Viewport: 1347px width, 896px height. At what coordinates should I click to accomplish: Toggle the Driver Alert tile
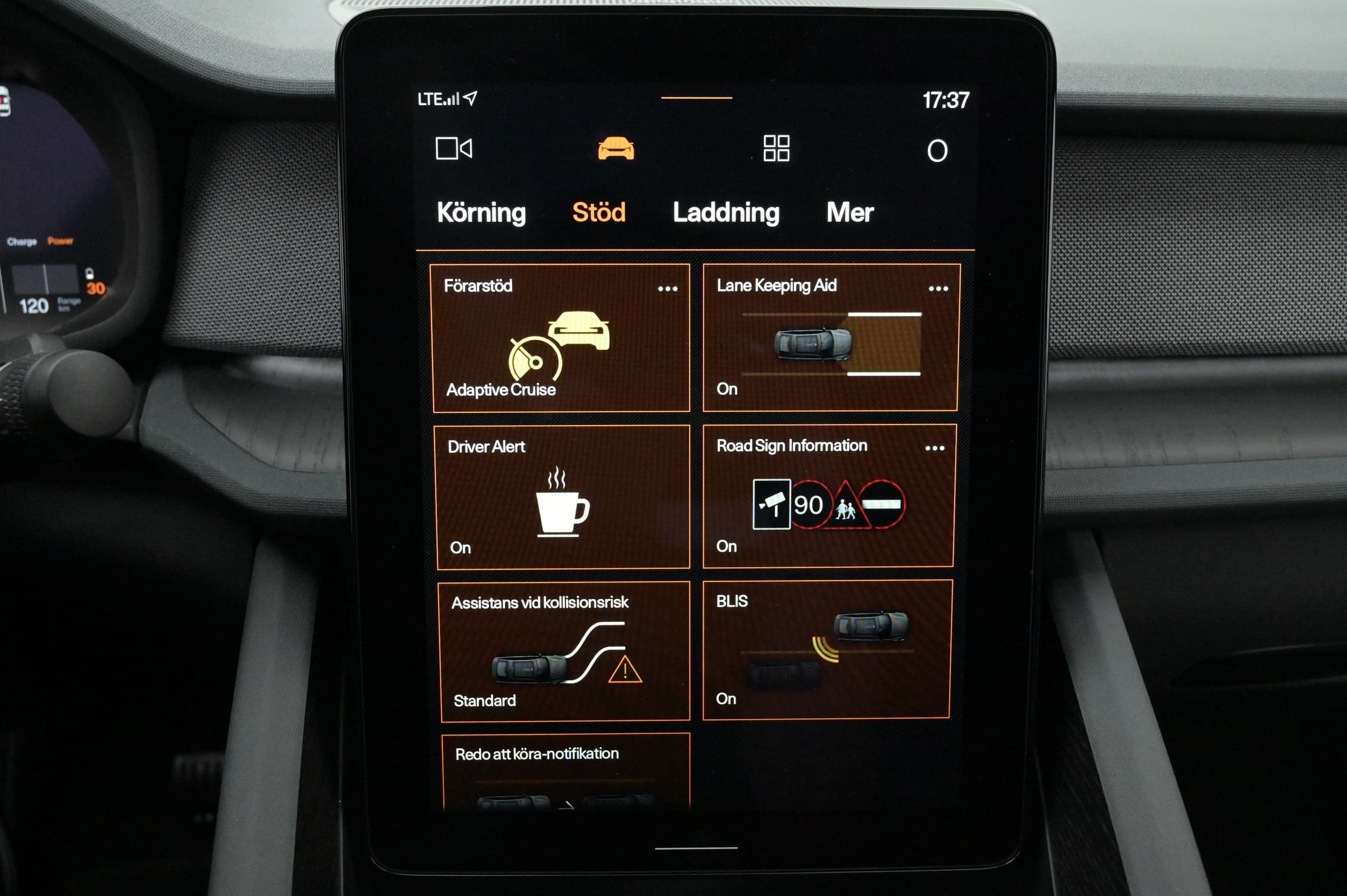click(x=563, y=497)
